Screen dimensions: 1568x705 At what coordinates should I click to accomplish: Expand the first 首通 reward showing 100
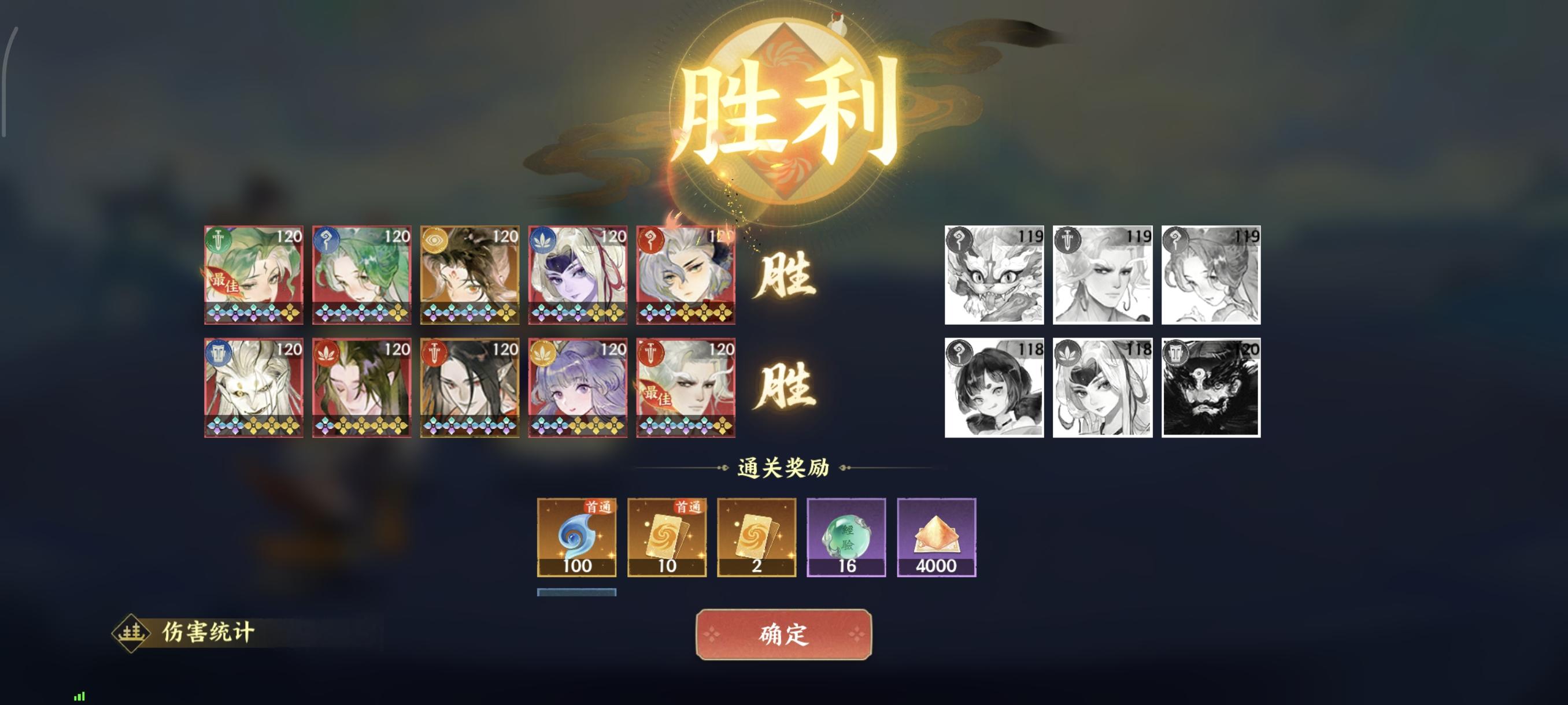[x=576, y=538]
